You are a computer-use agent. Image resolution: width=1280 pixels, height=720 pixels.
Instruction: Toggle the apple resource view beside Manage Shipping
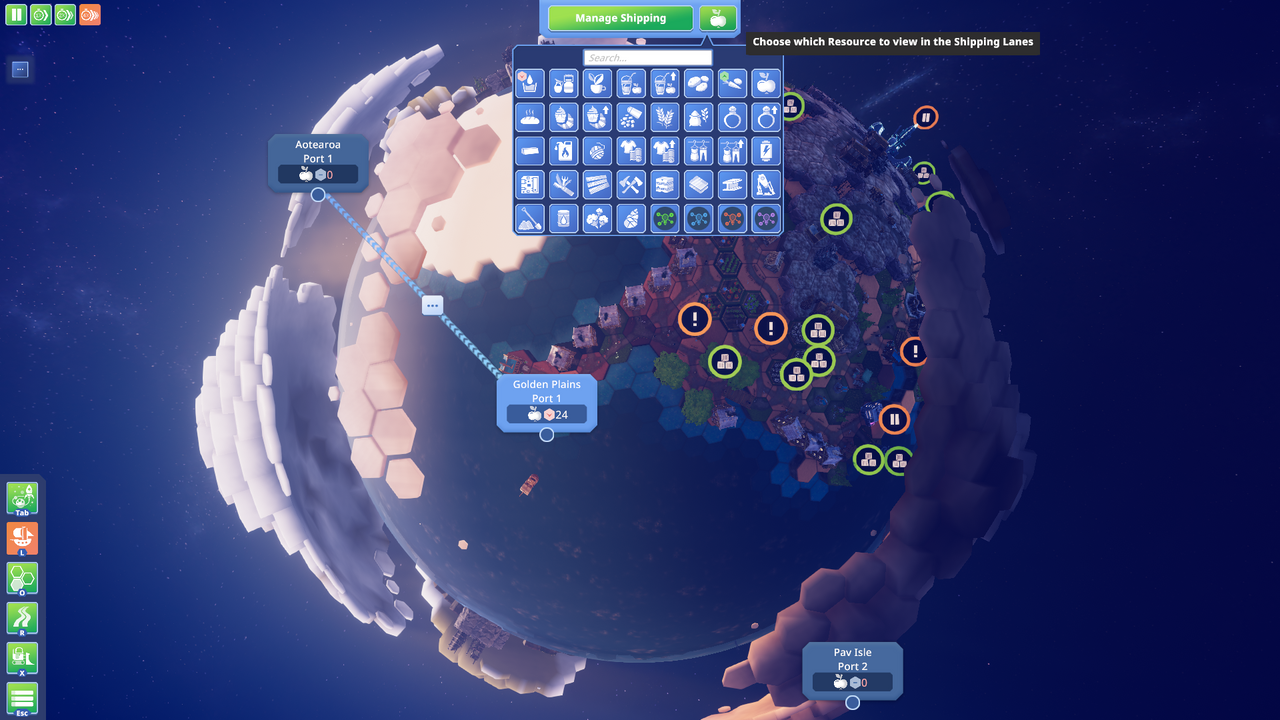point(718,17)
